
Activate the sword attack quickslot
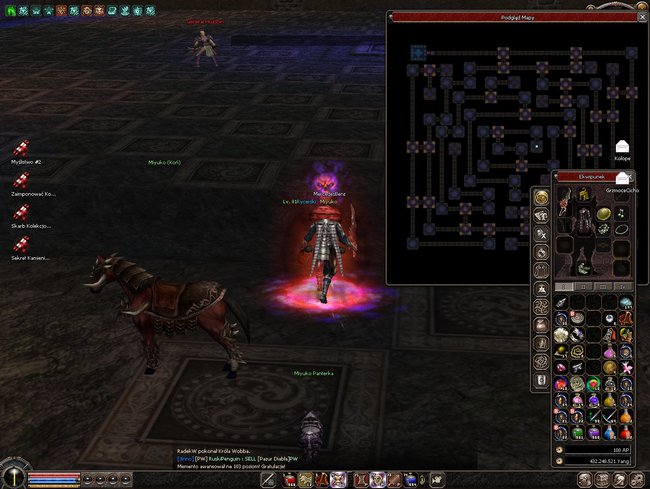pos(269,480)
